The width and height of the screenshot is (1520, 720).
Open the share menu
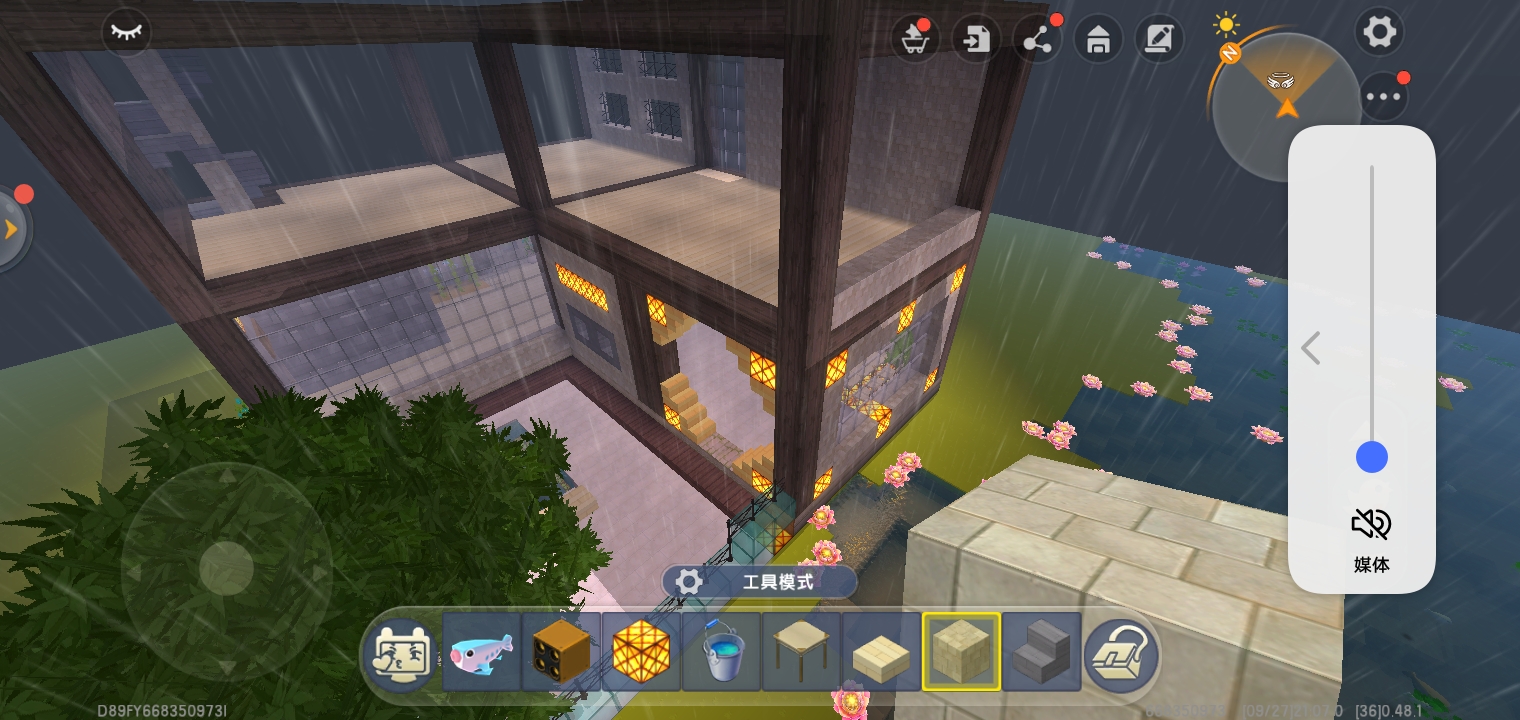[x=1037, y=41]
